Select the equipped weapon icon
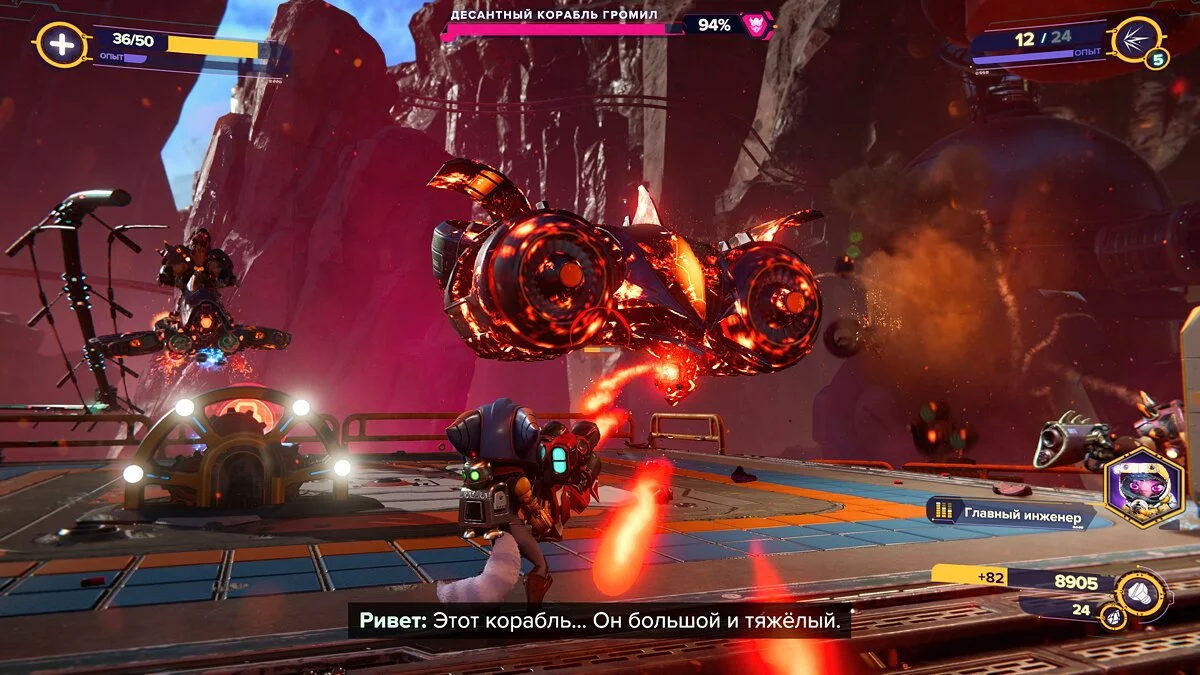 1137,38
